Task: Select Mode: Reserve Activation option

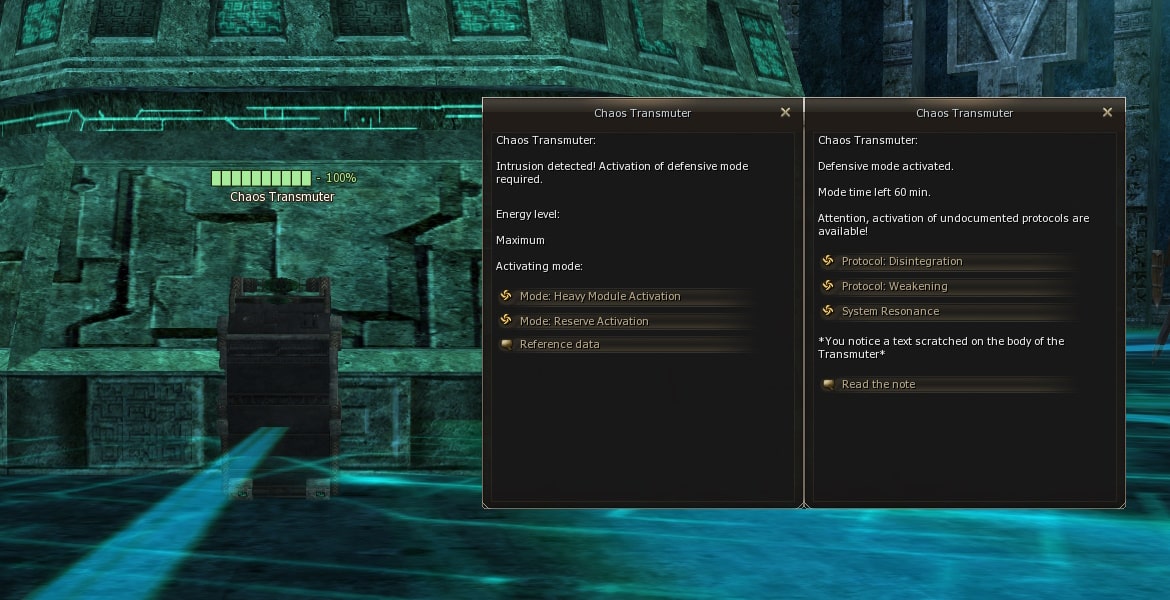Action: 583,321
